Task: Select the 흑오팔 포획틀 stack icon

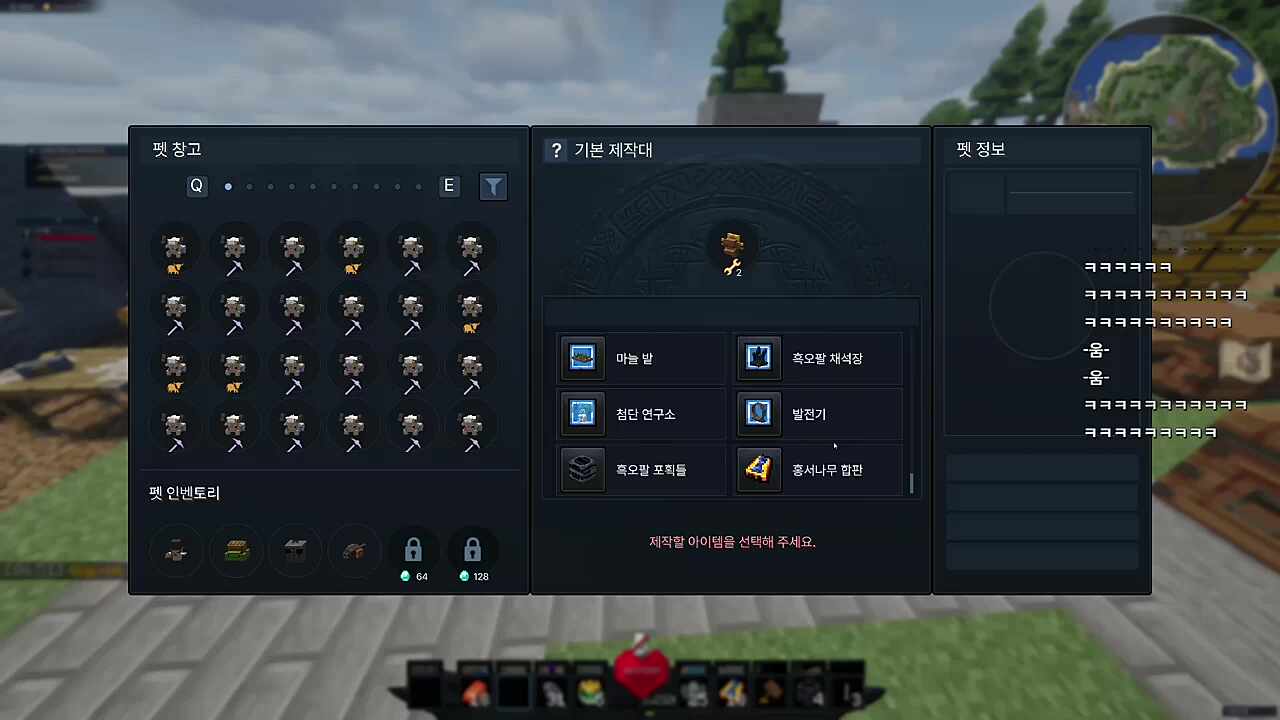Action: [x=583, y=470]
